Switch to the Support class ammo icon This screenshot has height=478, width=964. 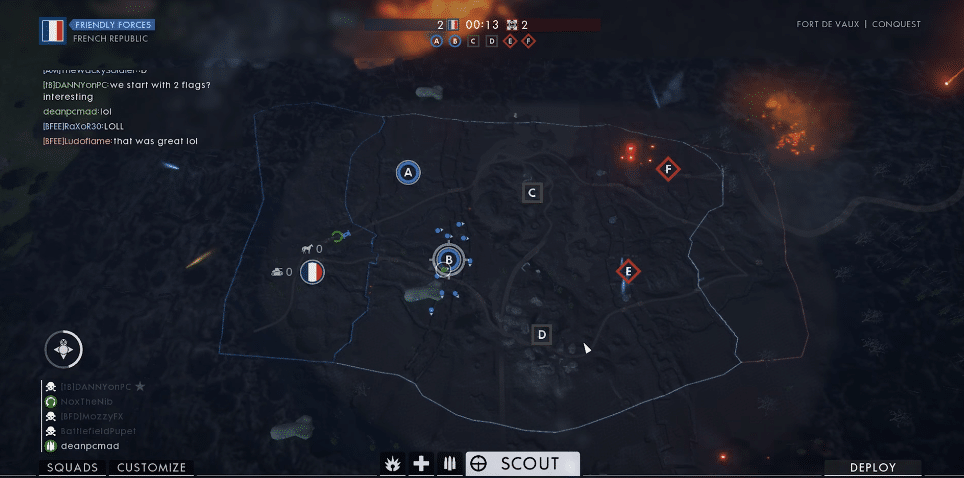tap(449, 464)
